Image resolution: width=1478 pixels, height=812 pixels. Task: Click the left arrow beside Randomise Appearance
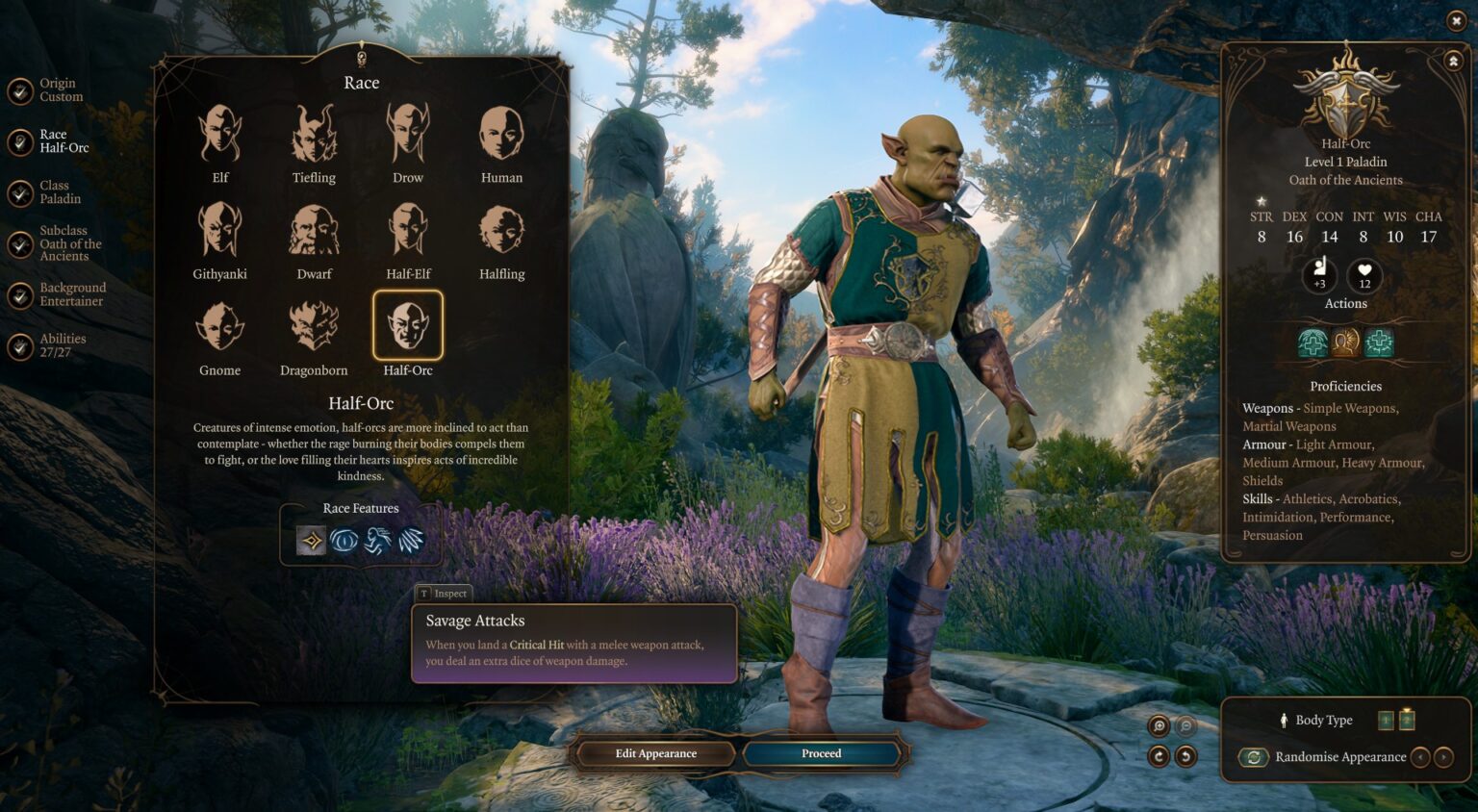point(1422,757)
